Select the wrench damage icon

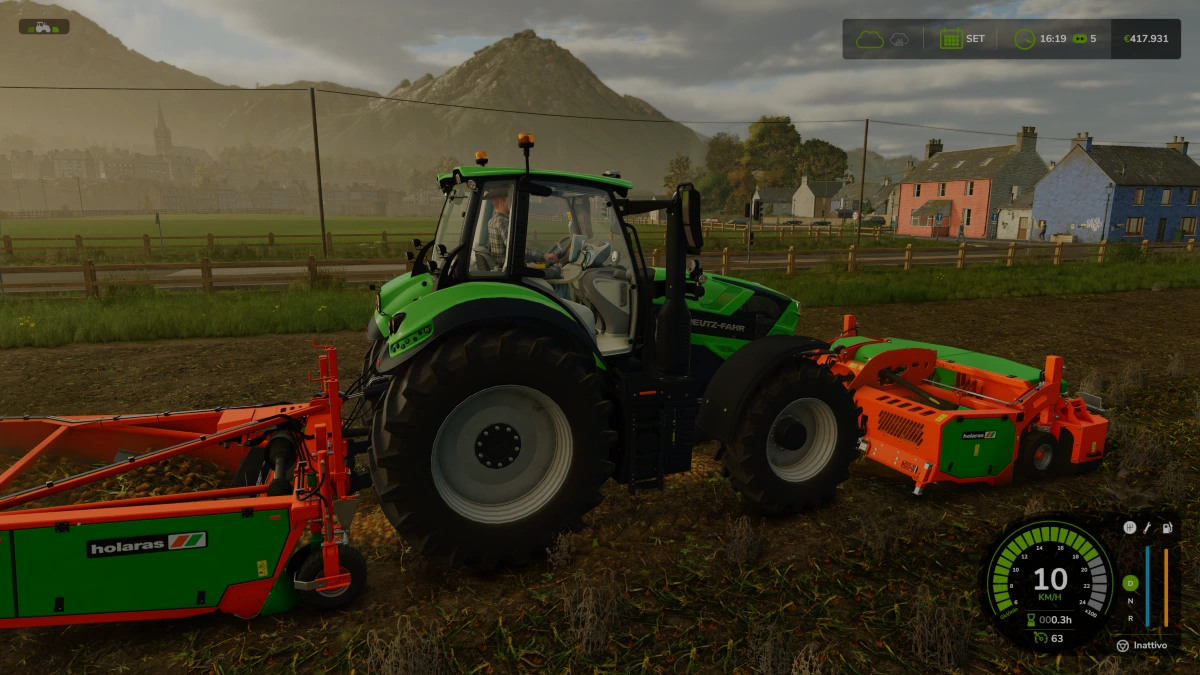point(1147,527)
